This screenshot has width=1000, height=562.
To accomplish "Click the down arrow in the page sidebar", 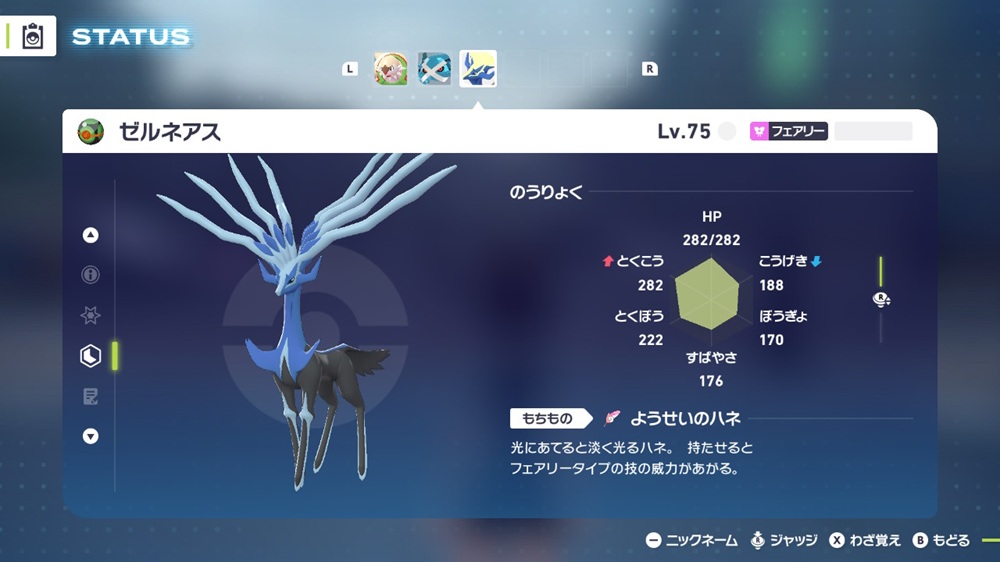I will (x=91, y=436).
